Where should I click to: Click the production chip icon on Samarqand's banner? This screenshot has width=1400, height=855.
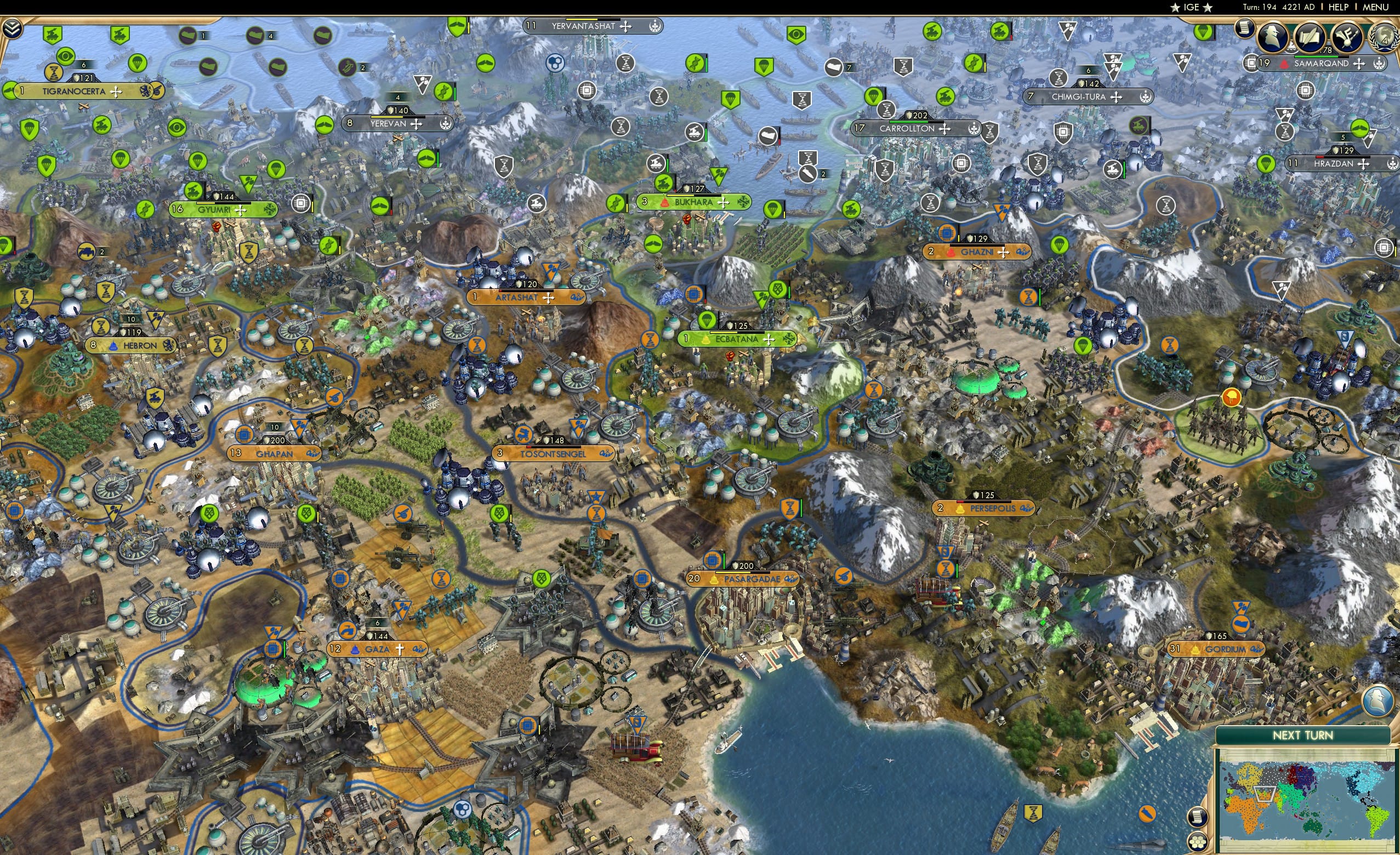(1250, 65)
